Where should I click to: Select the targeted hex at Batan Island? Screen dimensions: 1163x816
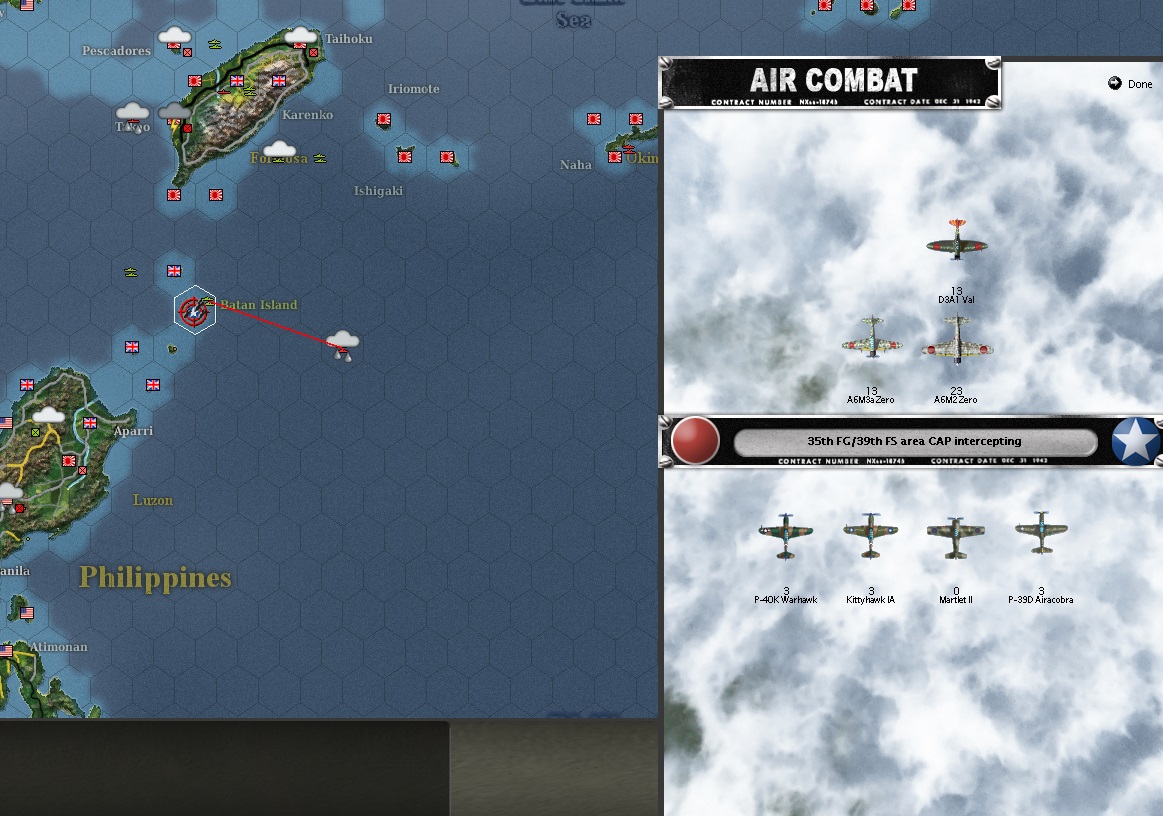click(193, 311)
